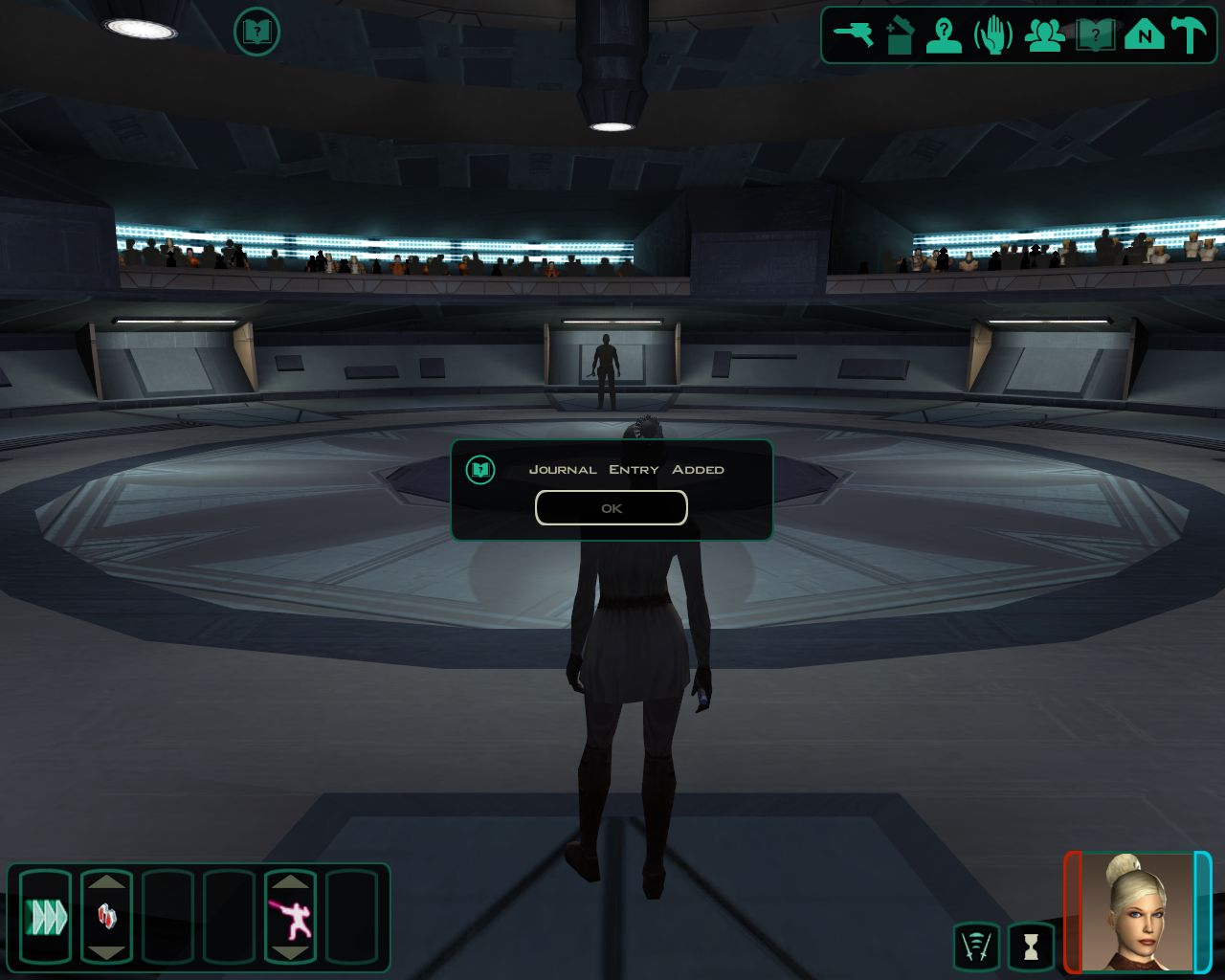1225x980 pixels.
Task: Use the red medpac item slot
Action: click(106, 917)
